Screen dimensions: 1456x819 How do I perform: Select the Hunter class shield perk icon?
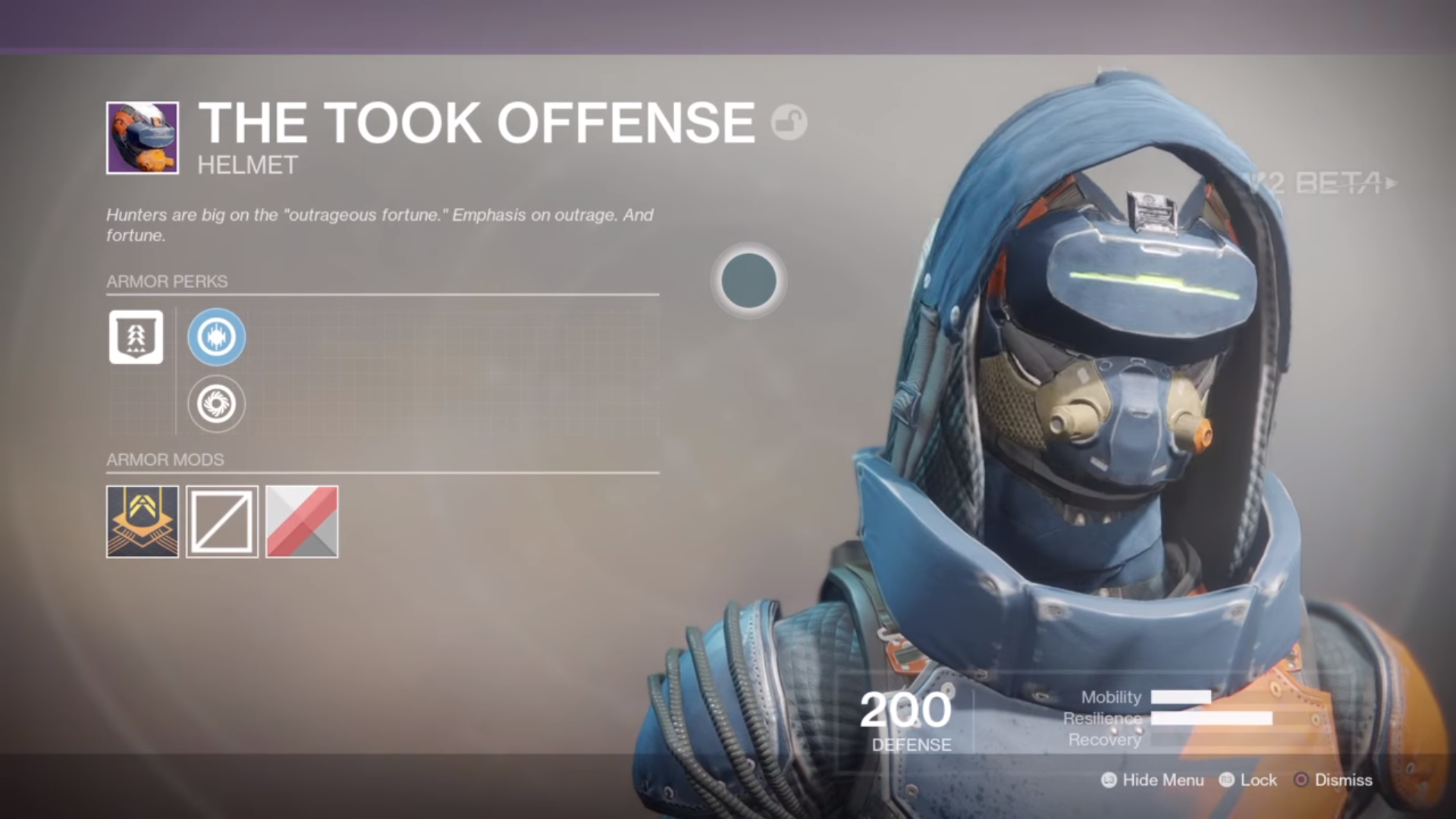(x=136, y=337)
